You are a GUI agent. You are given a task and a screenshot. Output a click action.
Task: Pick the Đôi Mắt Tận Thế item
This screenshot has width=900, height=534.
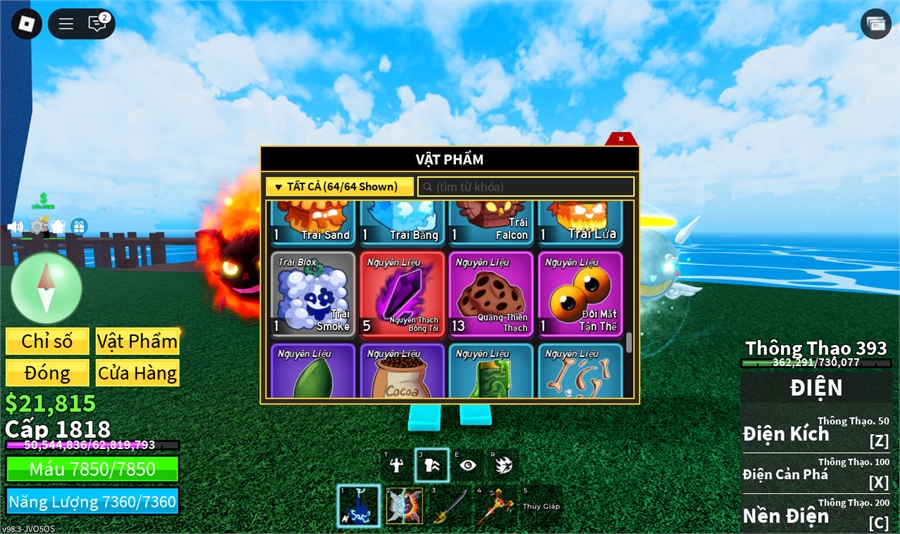coord(580,293)
